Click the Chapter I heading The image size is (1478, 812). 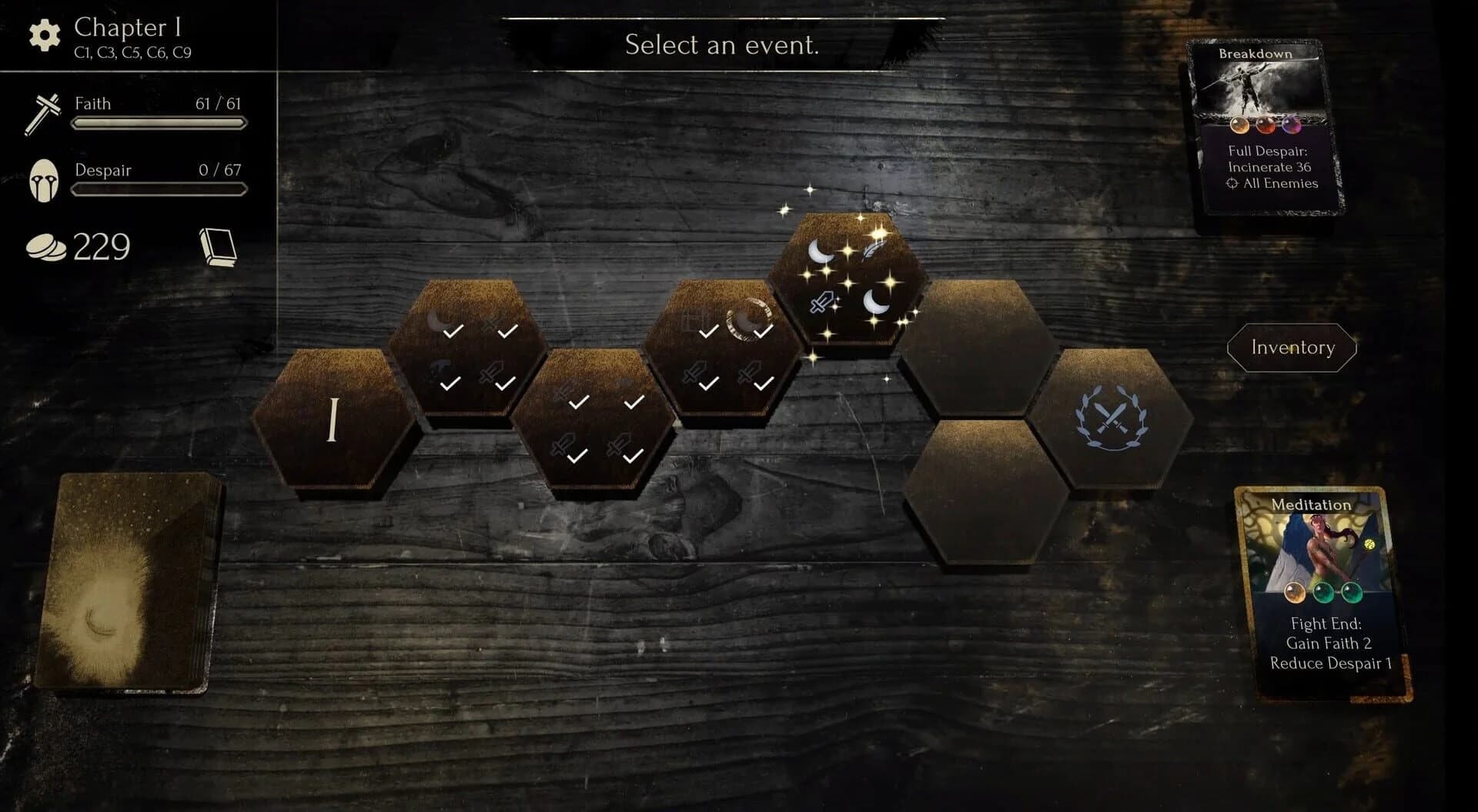(x=125, y=28)
